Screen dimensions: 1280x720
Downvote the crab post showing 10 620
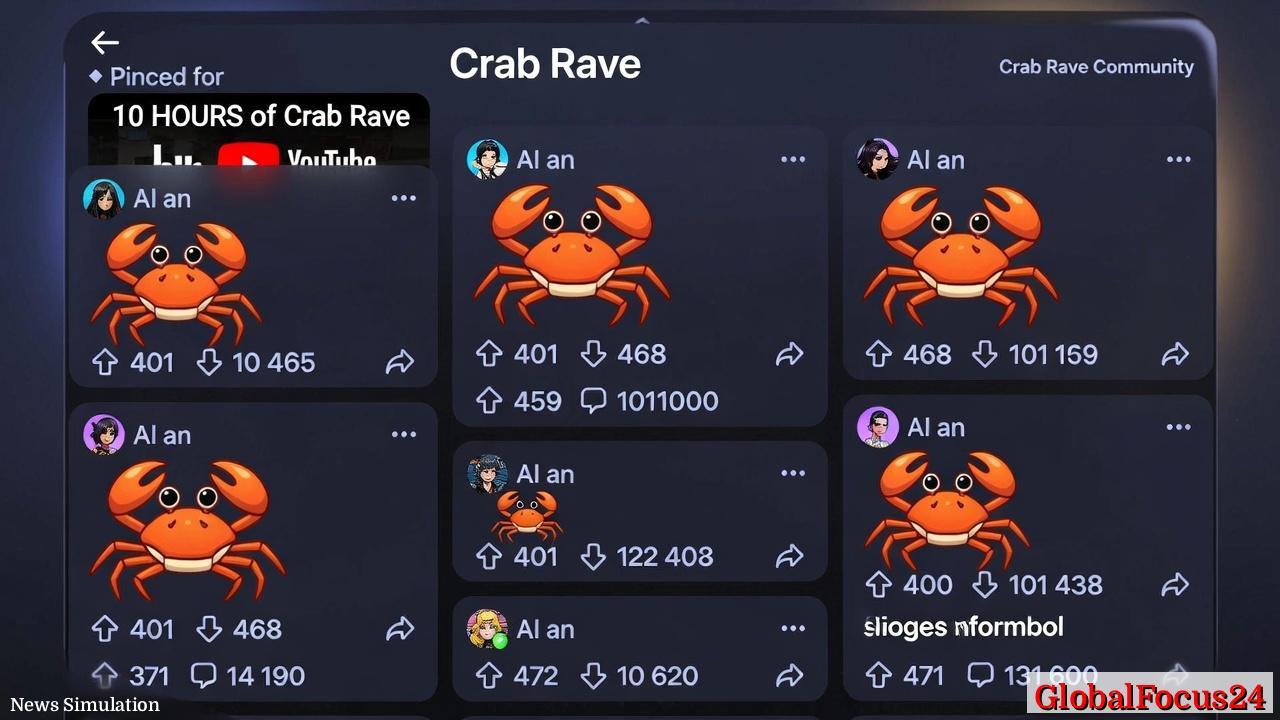[x=596, y=675]
